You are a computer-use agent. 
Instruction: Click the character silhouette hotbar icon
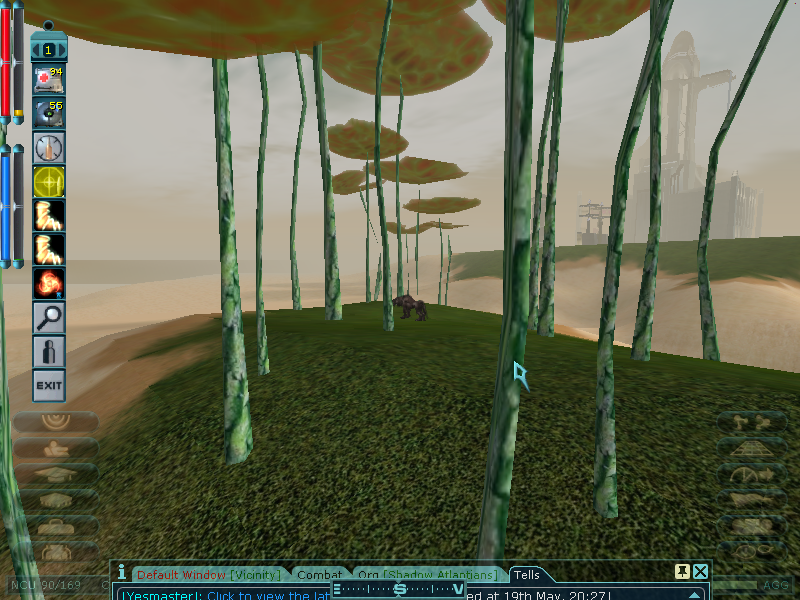coord(49,351)
